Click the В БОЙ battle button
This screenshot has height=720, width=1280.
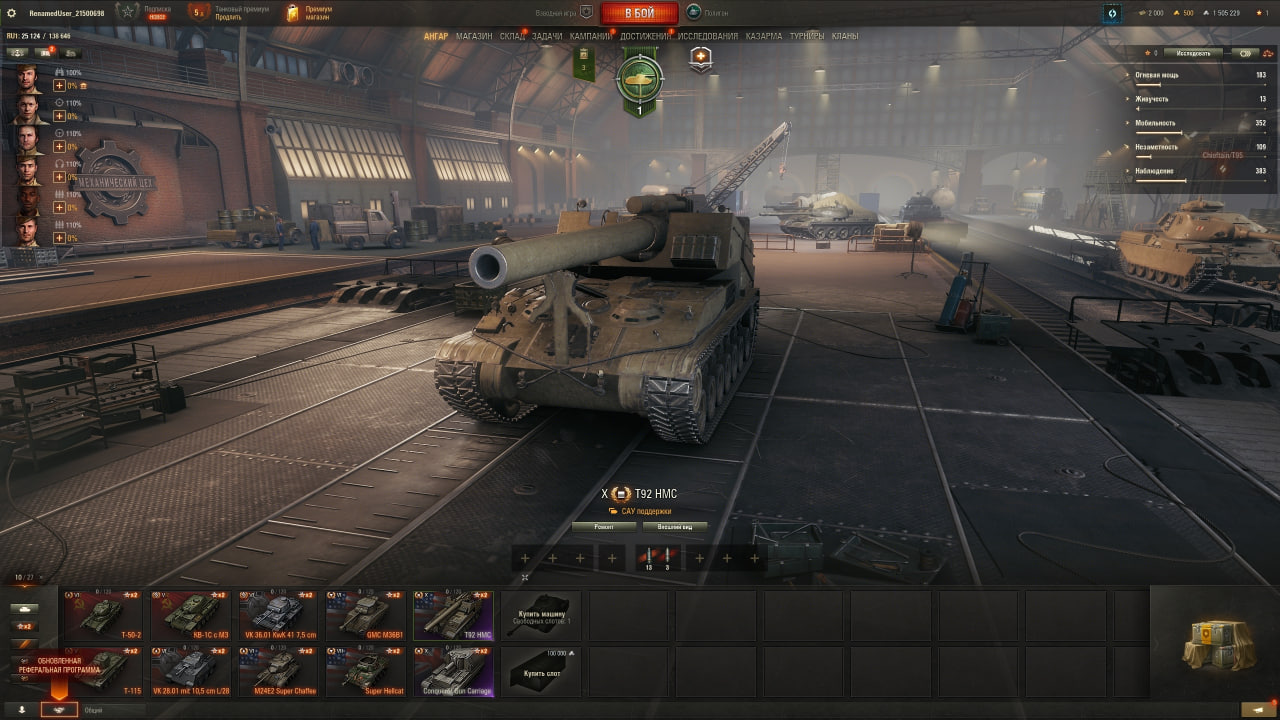click(x=640, y=13)
